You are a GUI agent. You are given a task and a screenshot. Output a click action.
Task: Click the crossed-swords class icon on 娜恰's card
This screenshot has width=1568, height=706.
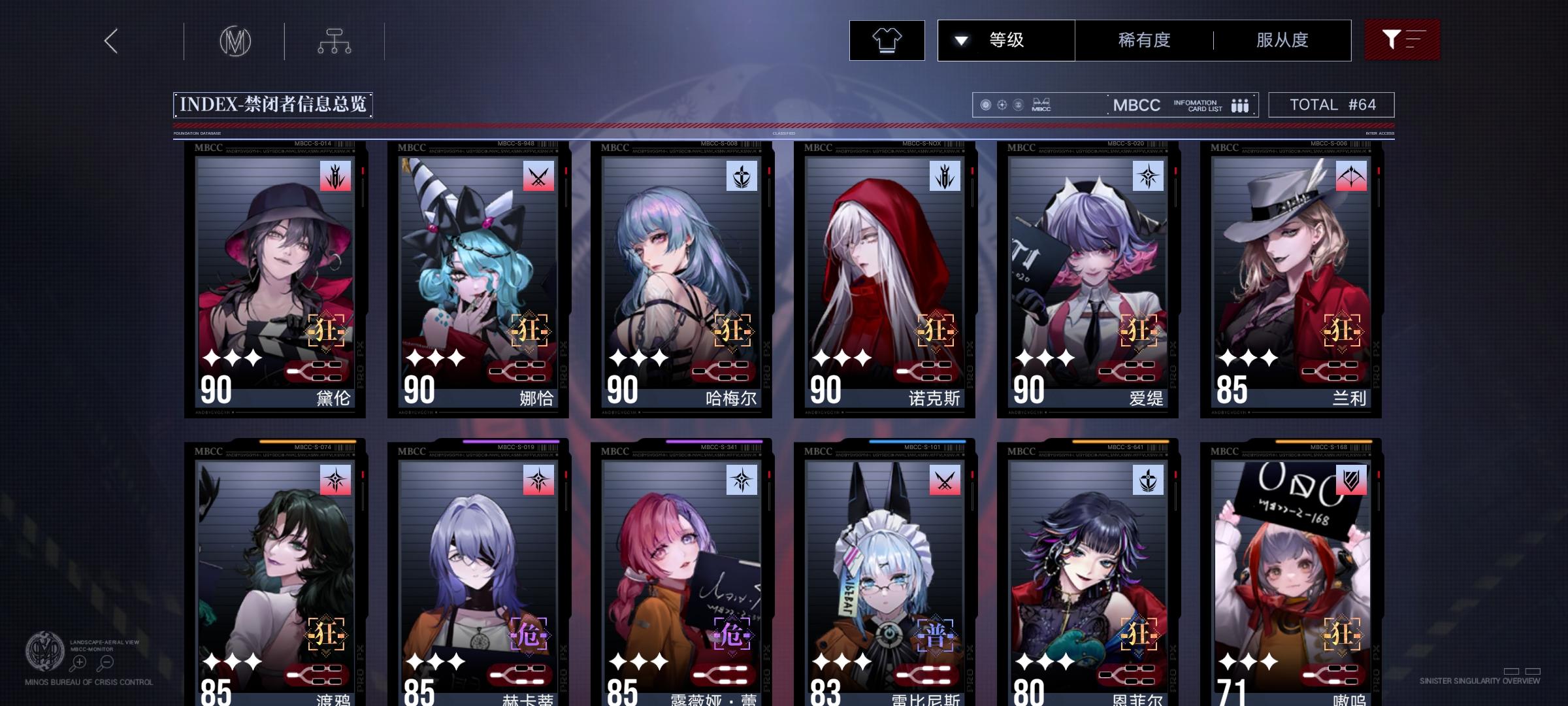pos(537,177)
